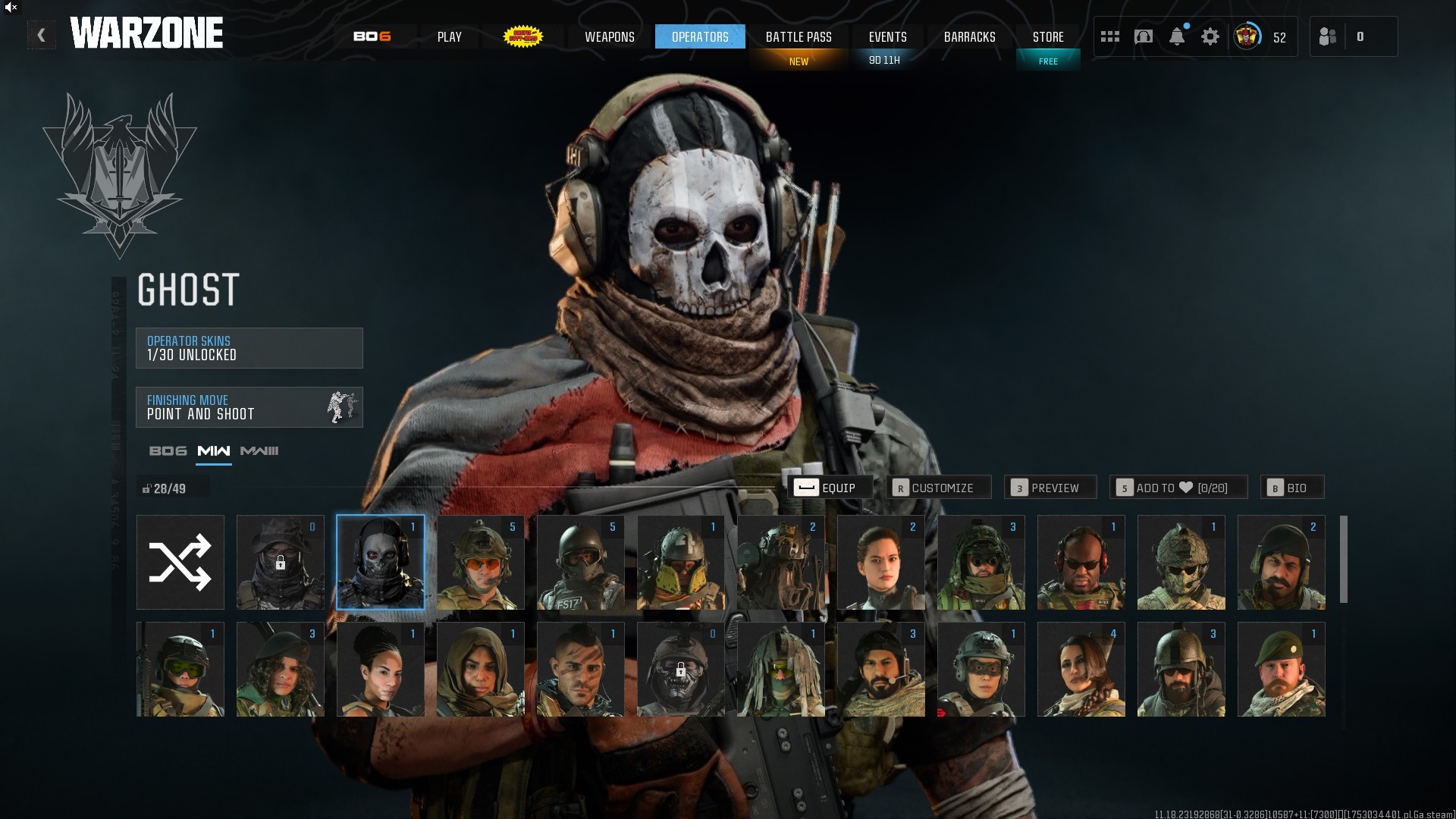This screenshot has height=819, width=1456.
Task: Switch to the Play tab
Action: tap(449, 36)
